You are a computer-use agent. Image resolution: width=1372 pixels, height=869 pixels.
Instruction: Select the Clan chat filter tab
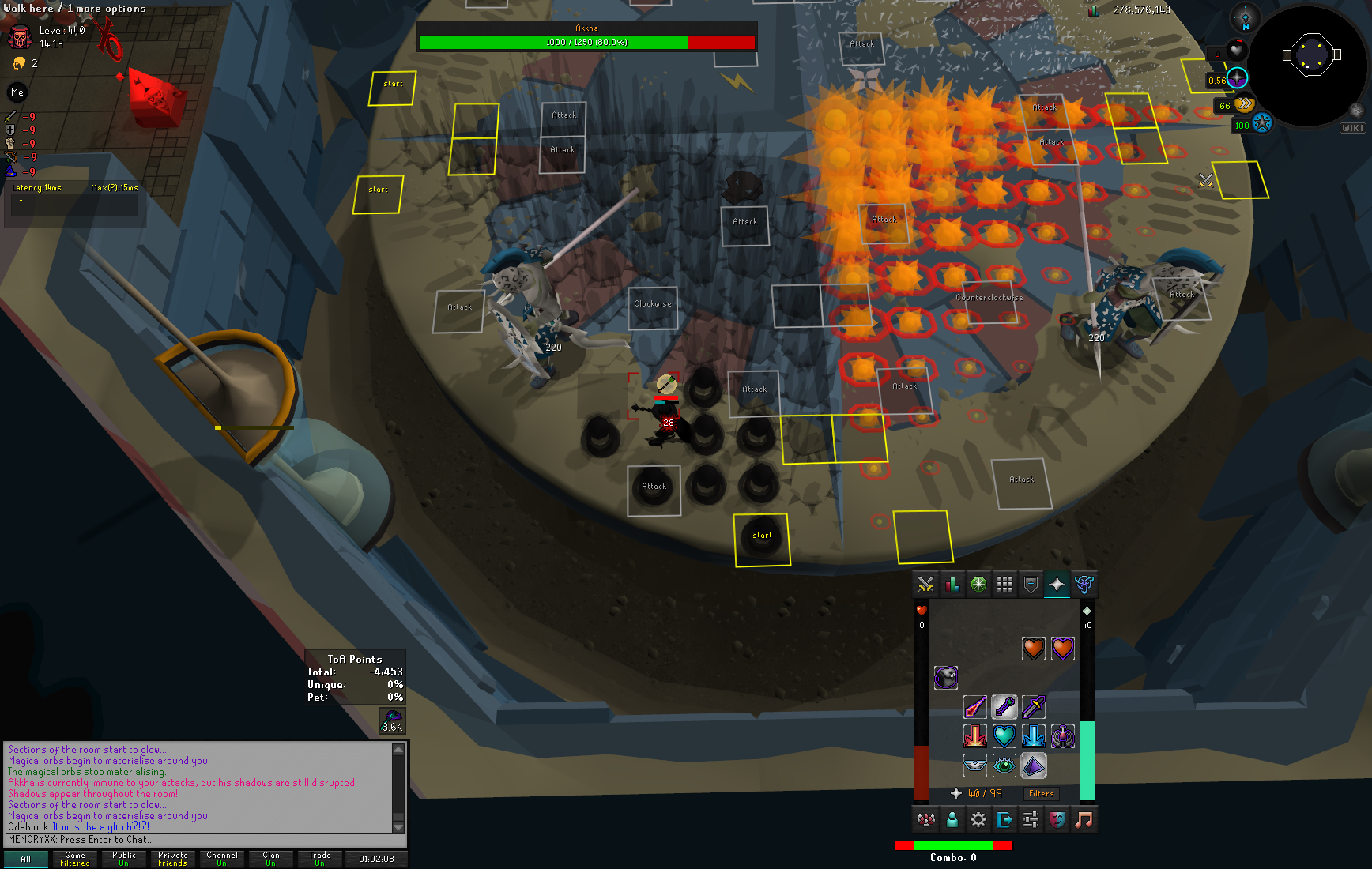point(271,859)
